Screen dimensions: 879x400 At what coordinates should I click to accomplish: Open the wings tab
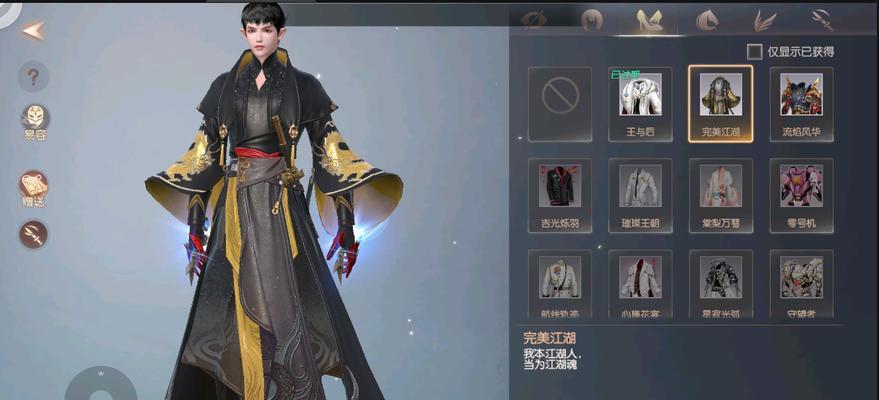(765, 19)
